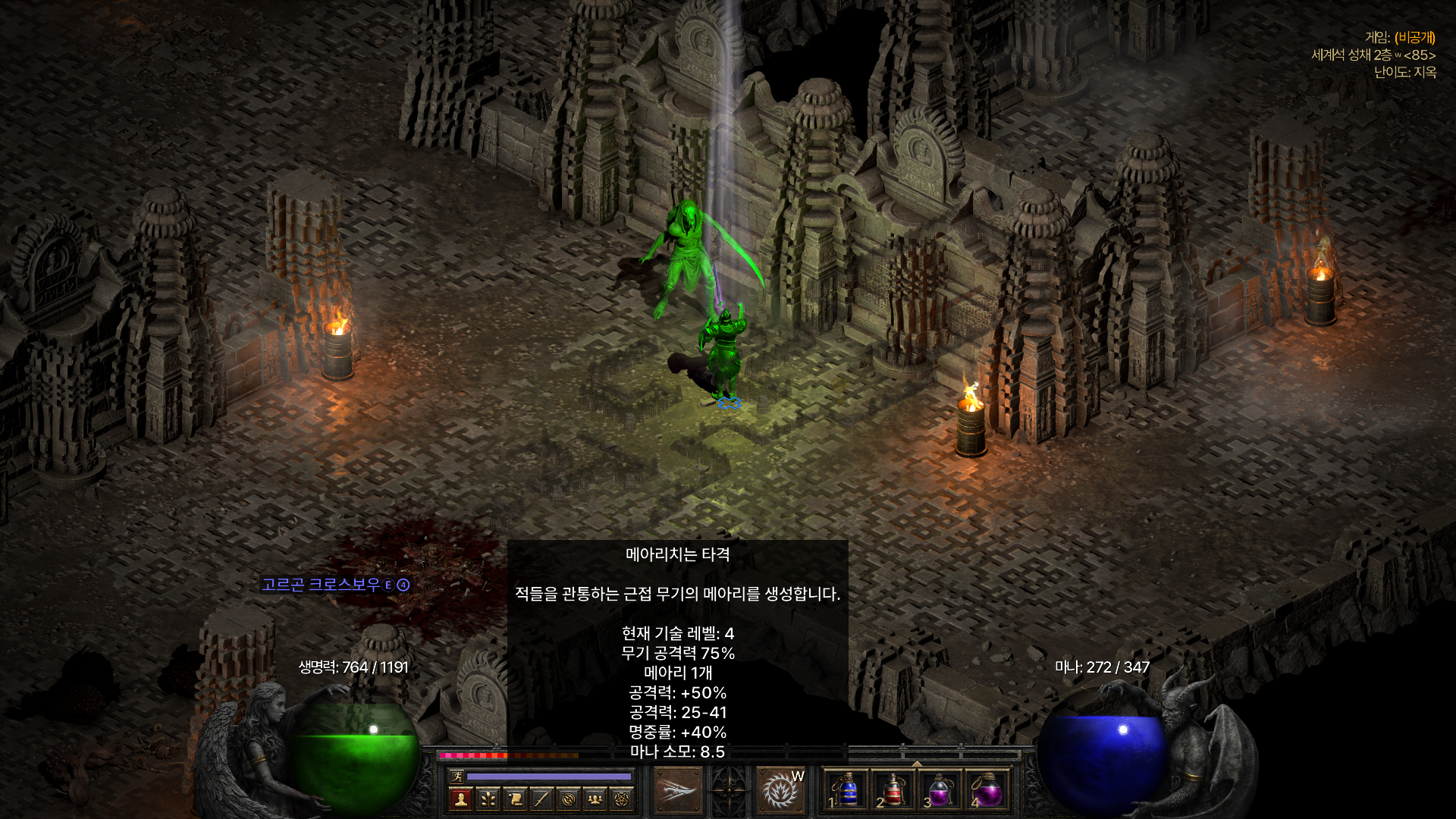
Task: Click the pentagram message log icon
Action: [621, 799]
